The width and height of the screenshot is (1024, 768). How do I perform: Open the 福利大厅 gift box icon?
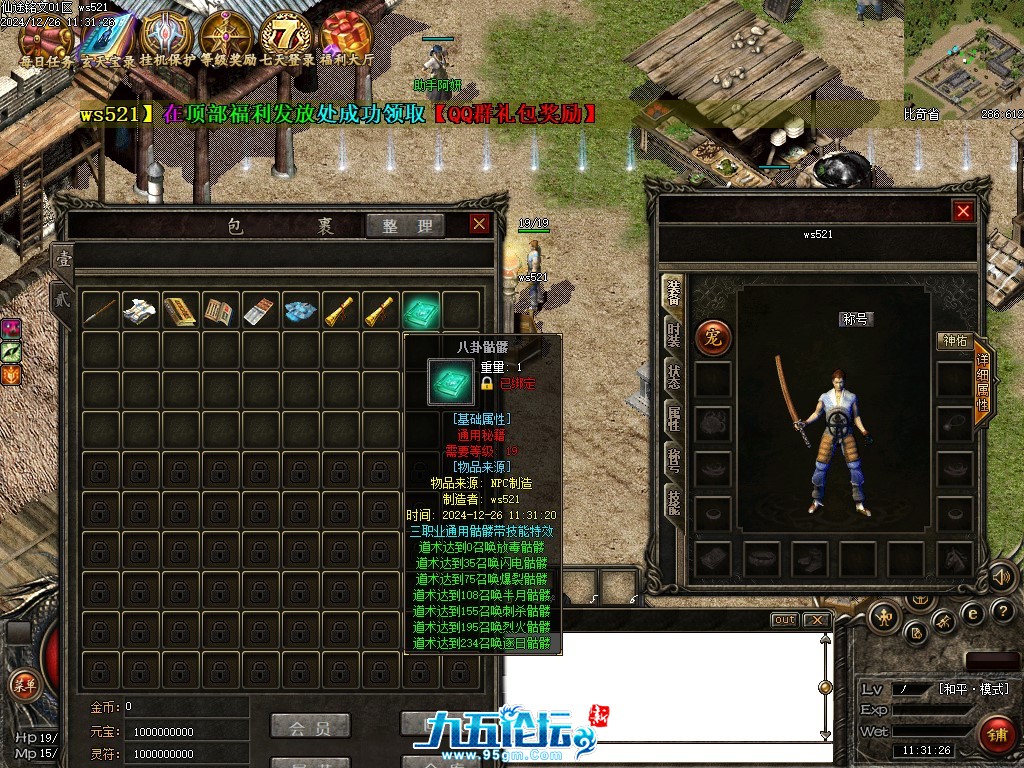click(346, 36)
